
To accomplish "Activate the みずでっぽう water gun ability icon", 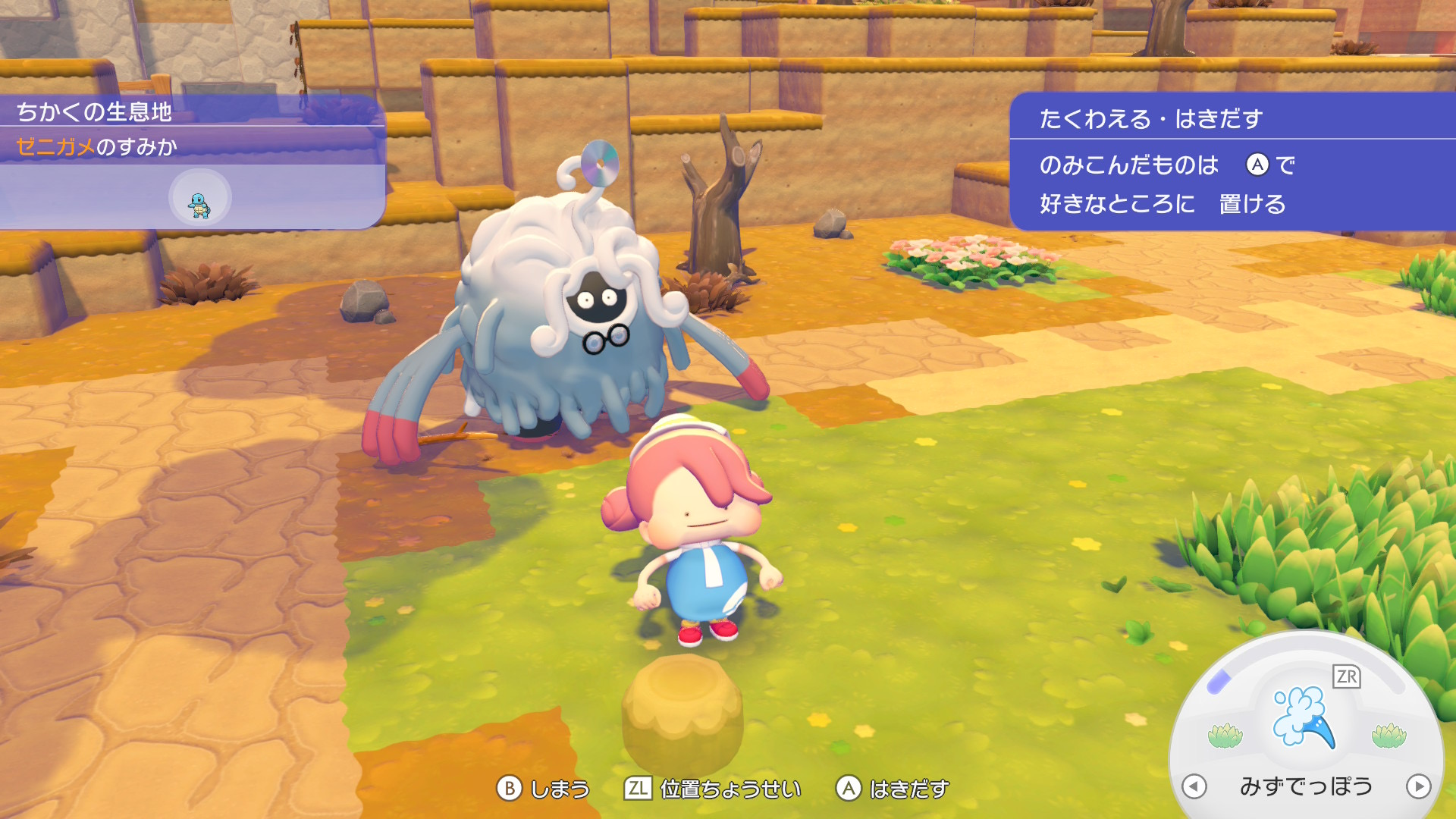I will [1304, 717].
